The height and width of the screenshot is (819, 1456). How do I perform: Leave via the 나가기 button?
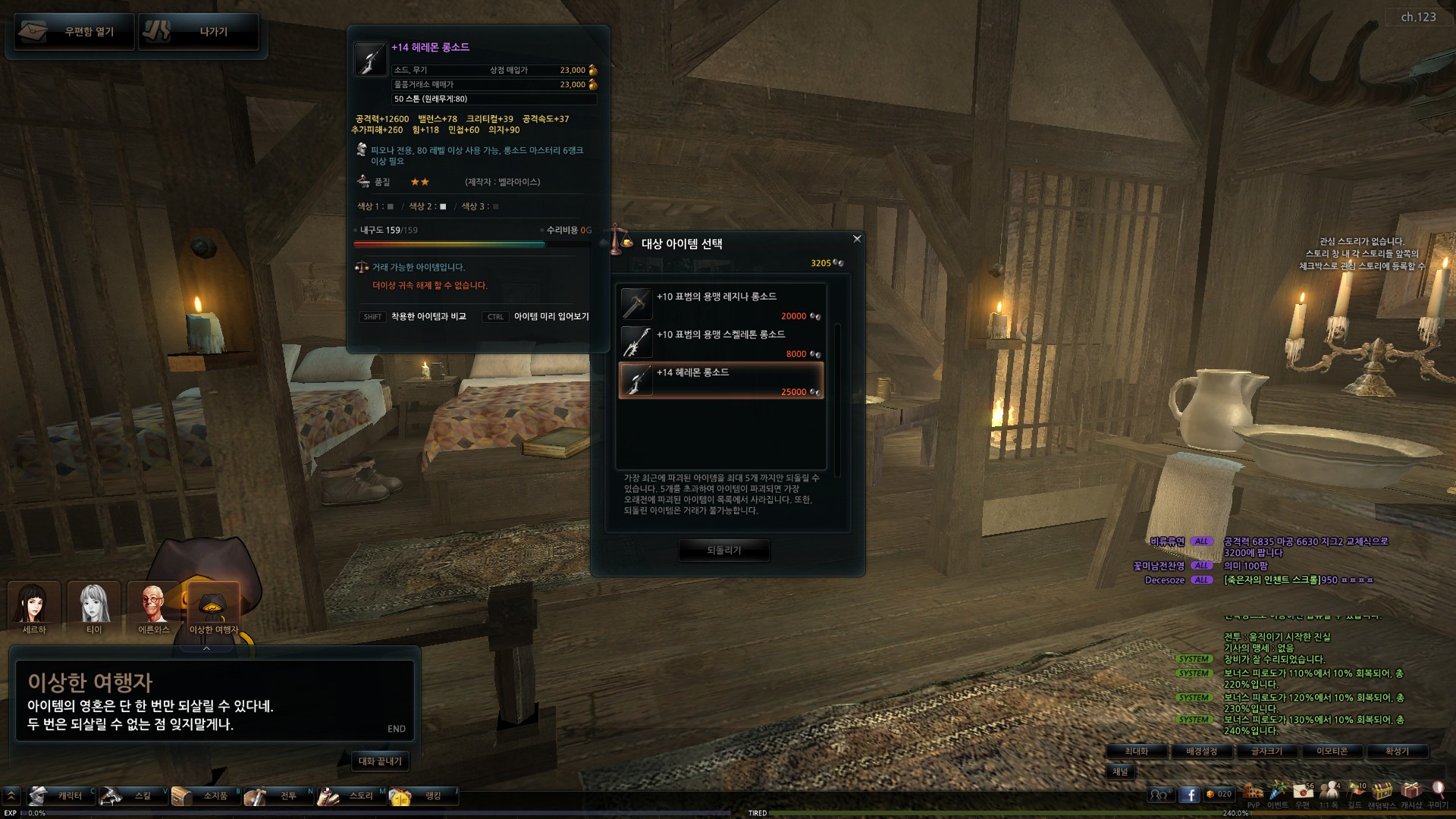point(199,32)
